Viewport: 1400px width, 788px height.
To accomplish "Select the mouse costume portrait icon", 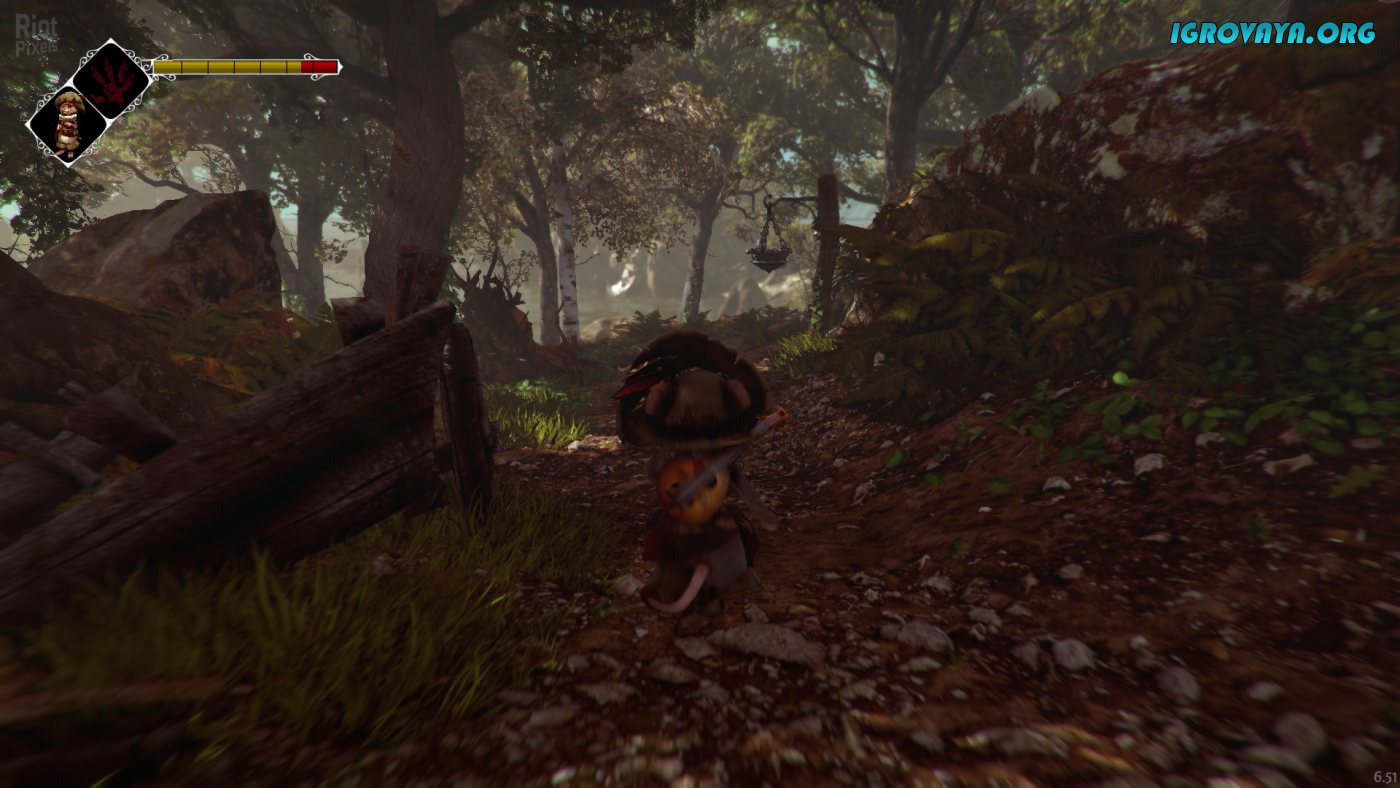I will pos(67,125).
